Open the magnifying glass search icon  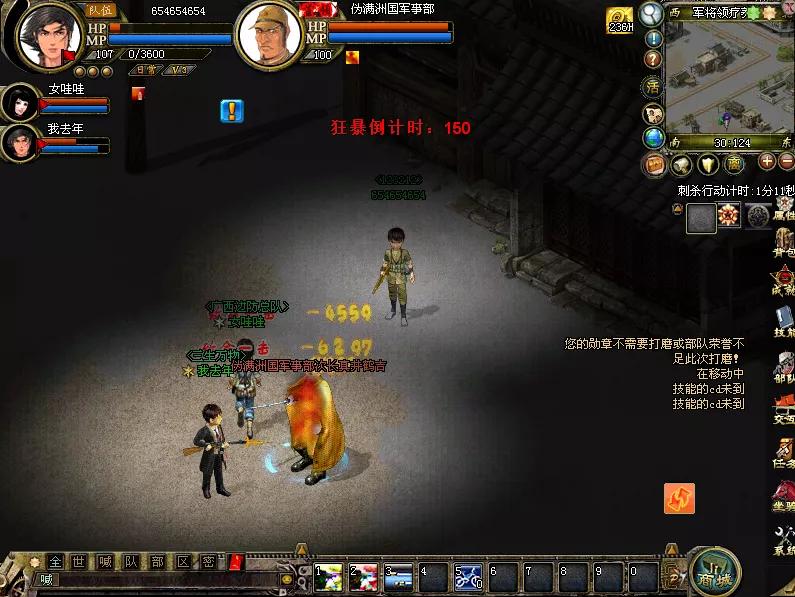652,13
